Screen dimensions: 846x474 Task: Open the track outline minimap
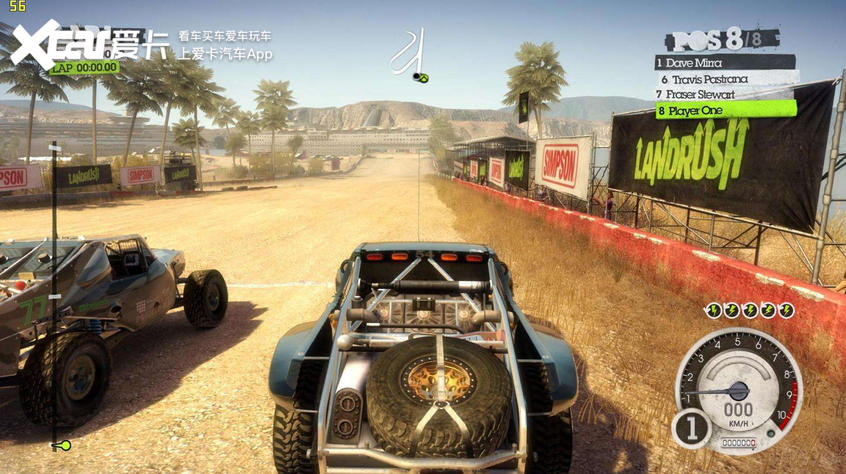click(412, 55)
